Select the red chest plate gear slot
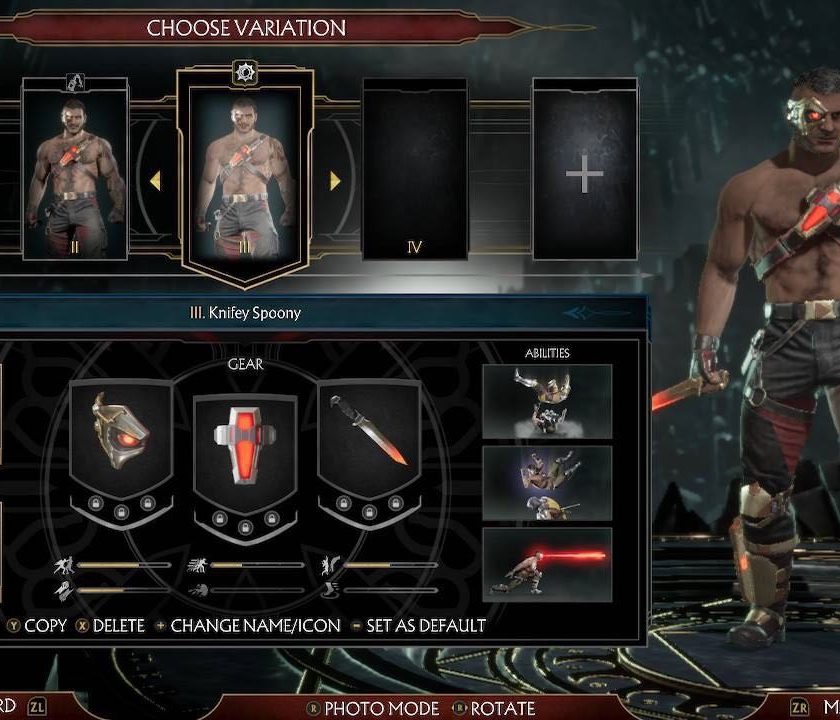This screenshot has height=720, width=840. [x=245, y=440]
